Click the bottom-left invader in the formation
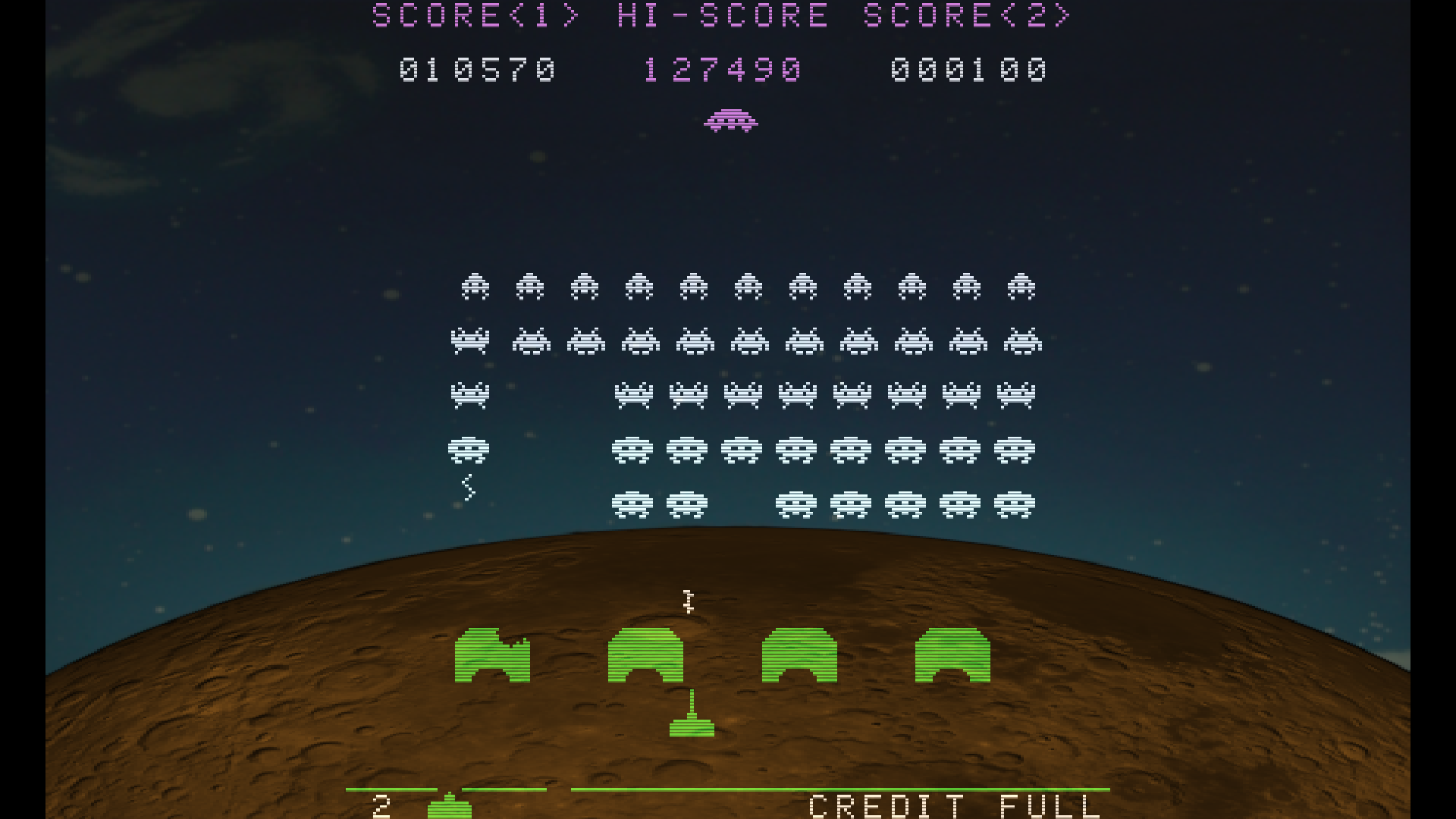 tap(632, 504)
